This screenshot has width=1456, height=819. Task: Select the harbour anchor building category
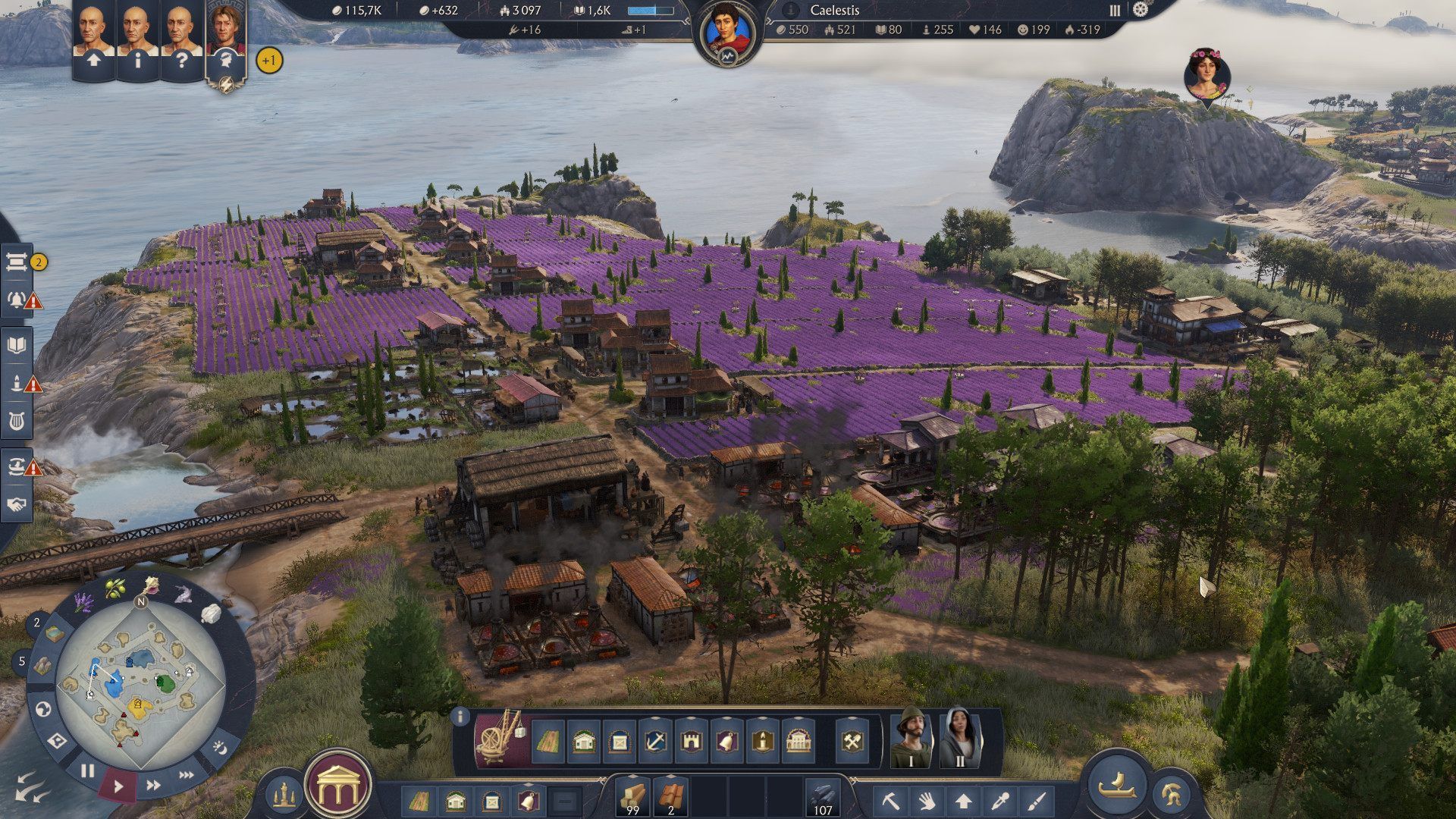coord(655,741)
